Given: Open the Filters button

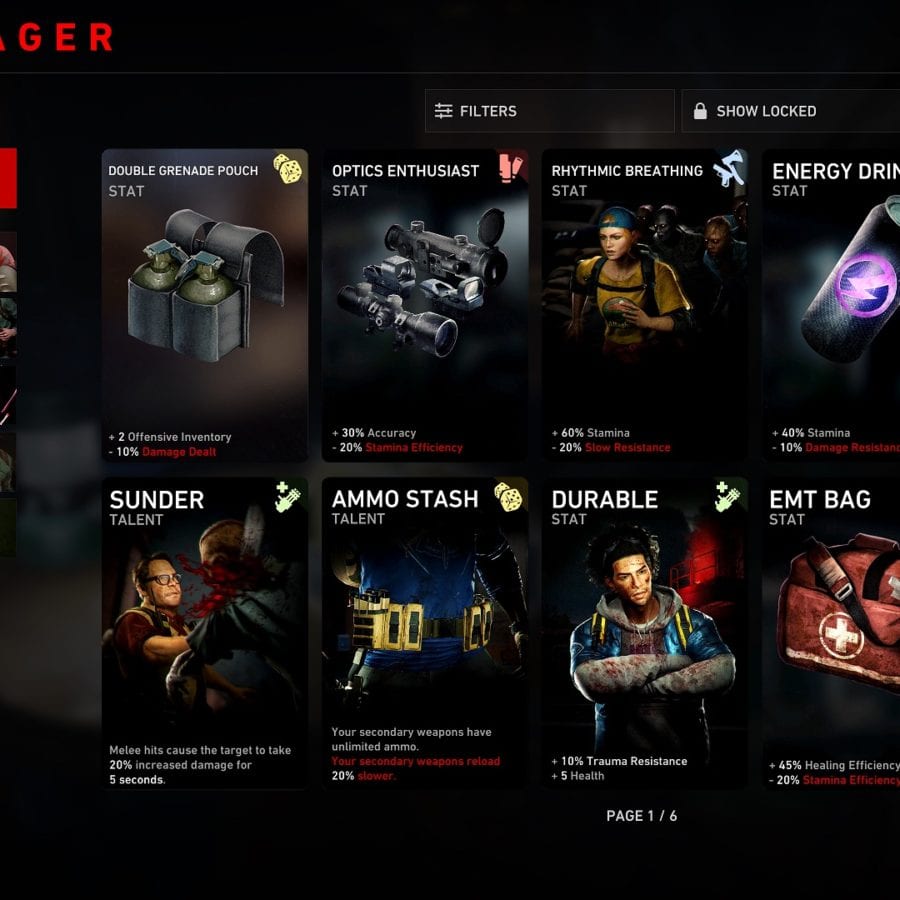Looking at the screenshot, I should click(x=549, y=111).
